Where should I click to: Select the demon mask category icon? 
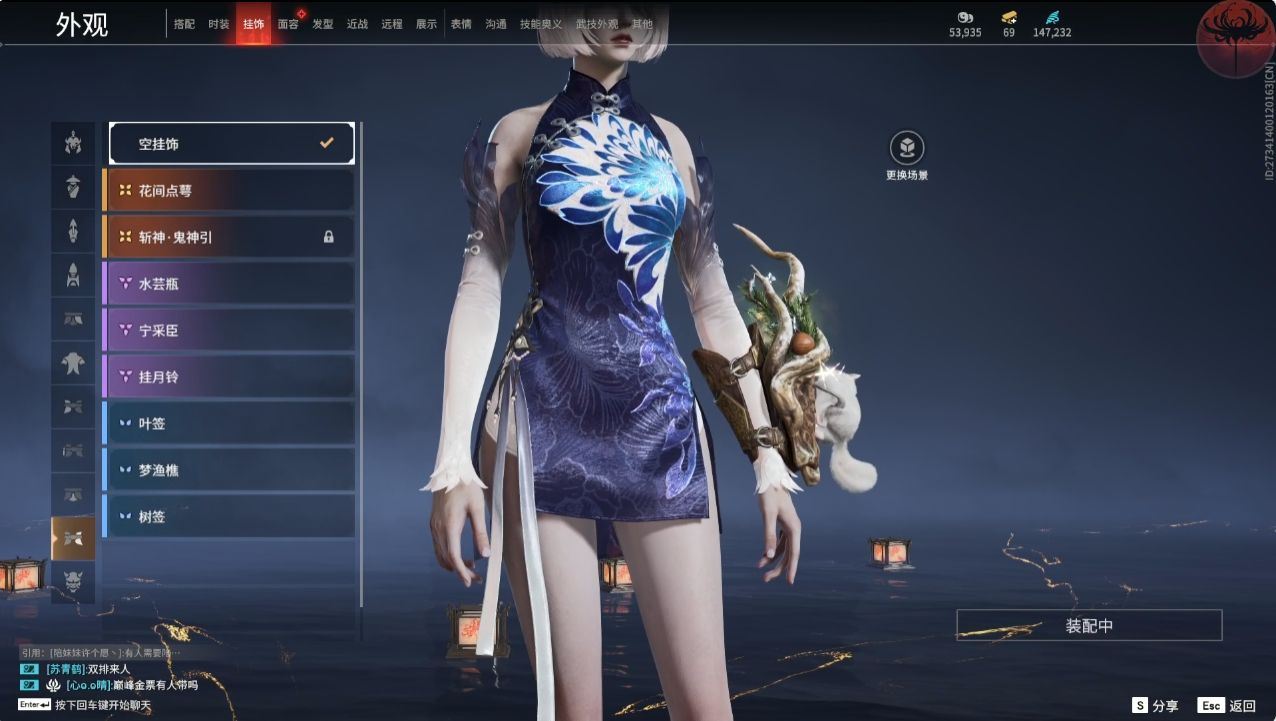pos(73,580)
